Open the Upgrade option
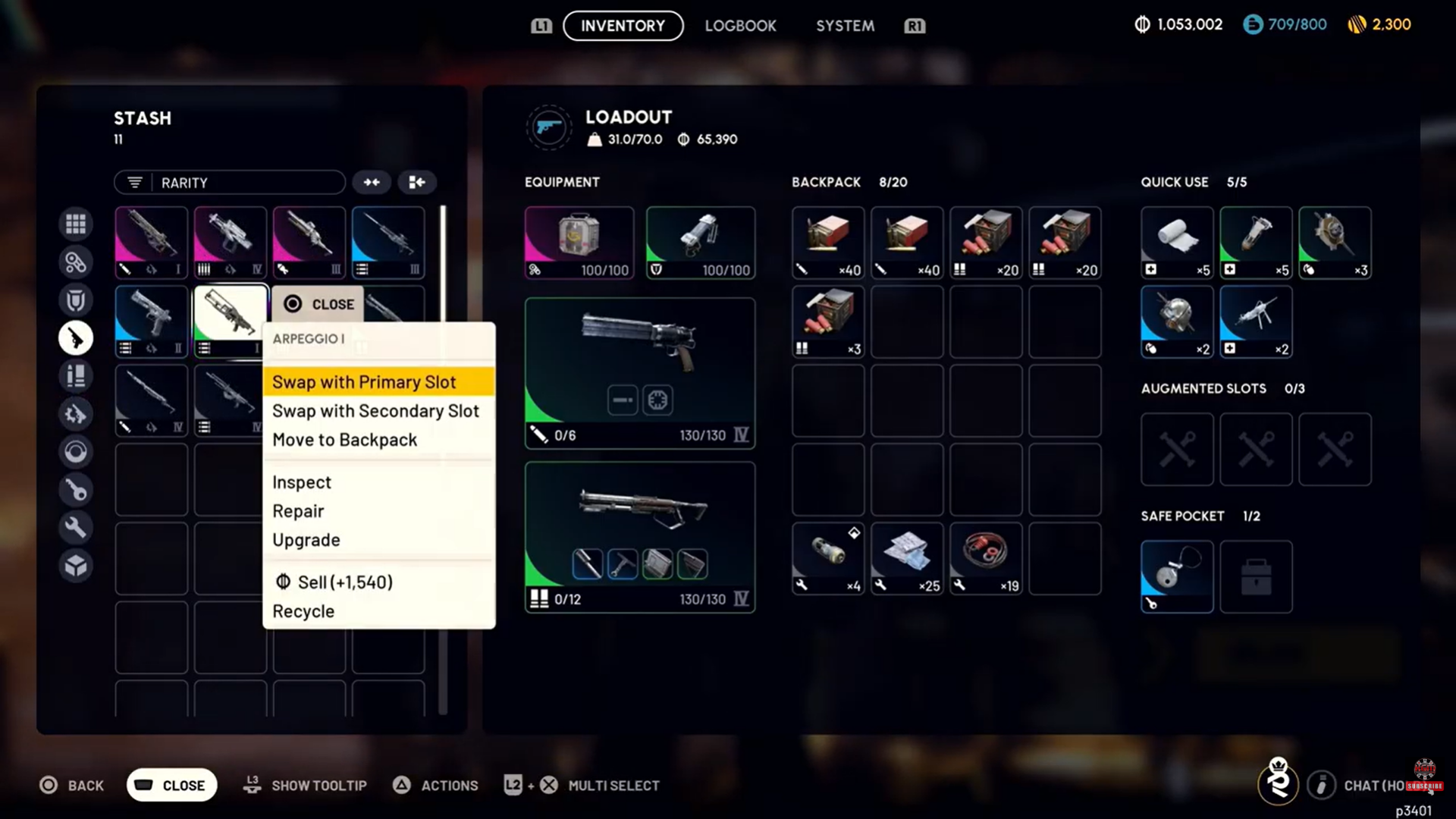Screen dimensions: 1456x819 (x=306, y=540)
